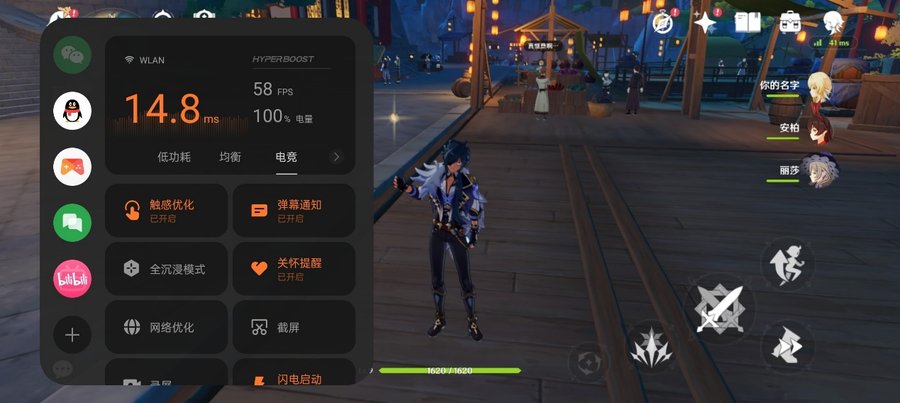The width and height of the screenshot is (900, 403).
Task: Tap the sword normal attack button
Action: (721, 308)
